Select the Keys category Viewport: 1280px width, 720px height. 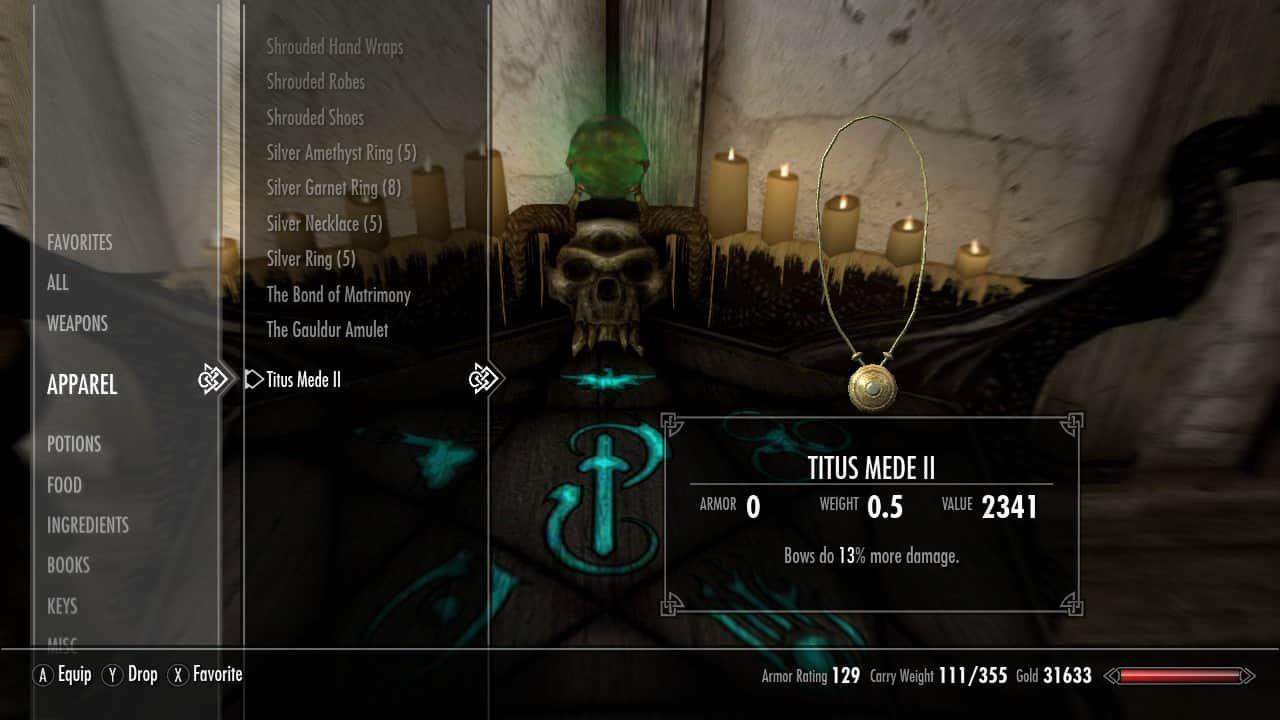click(x=62, y=606)
